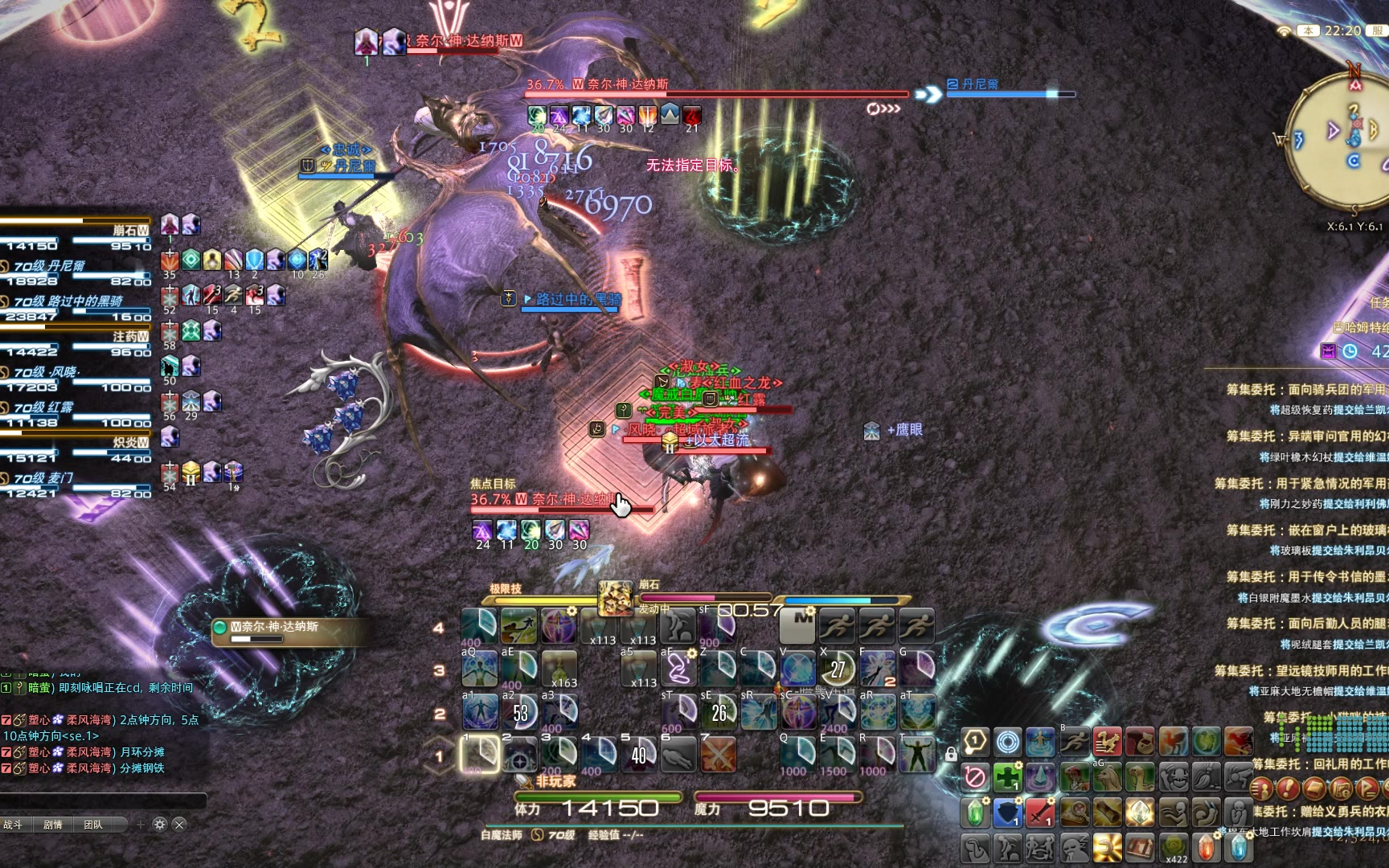Switch to the 战斗 chat tab

tap(14, 825)
